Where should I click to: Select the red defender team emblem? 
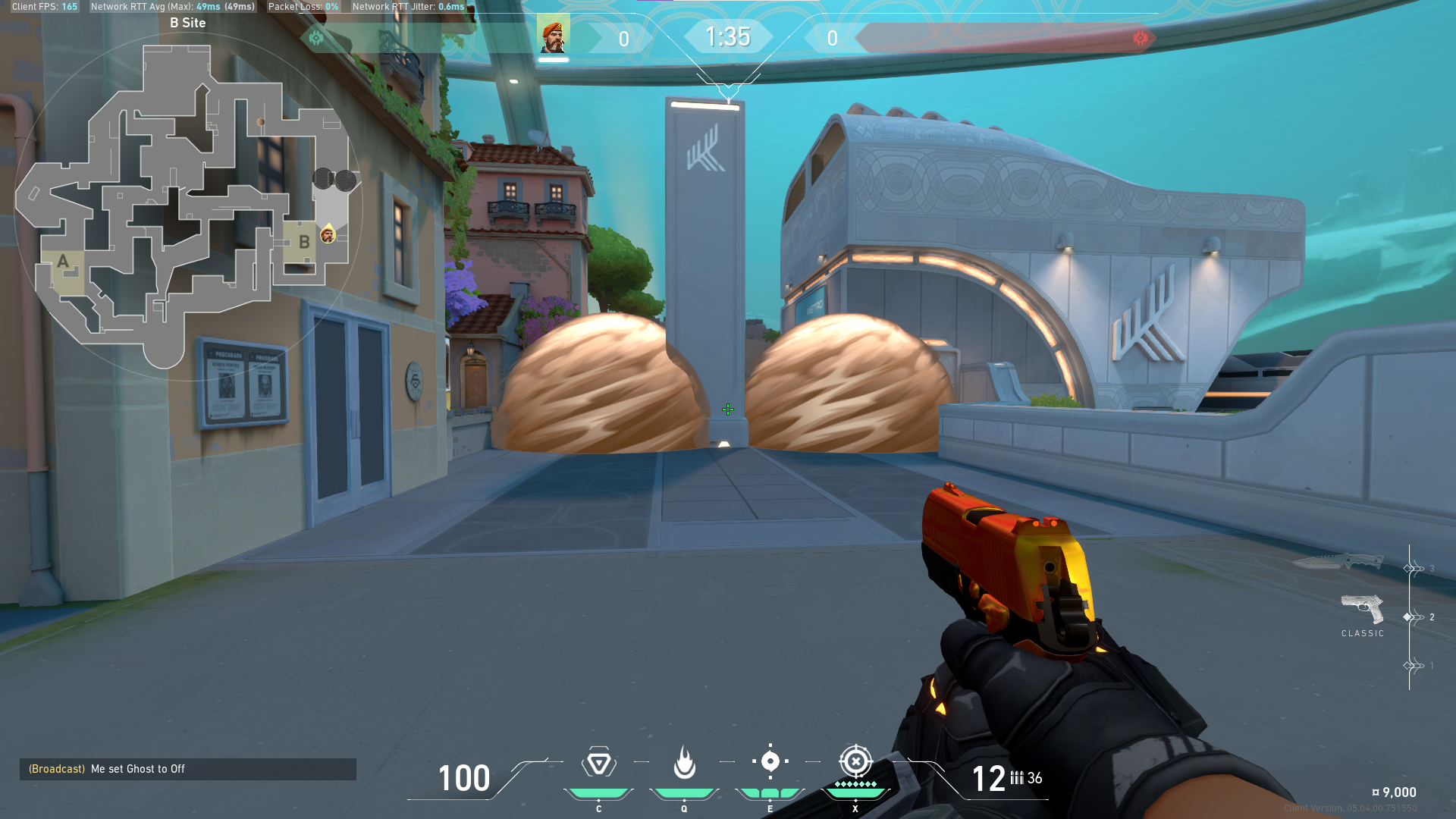coord(1140,38)
